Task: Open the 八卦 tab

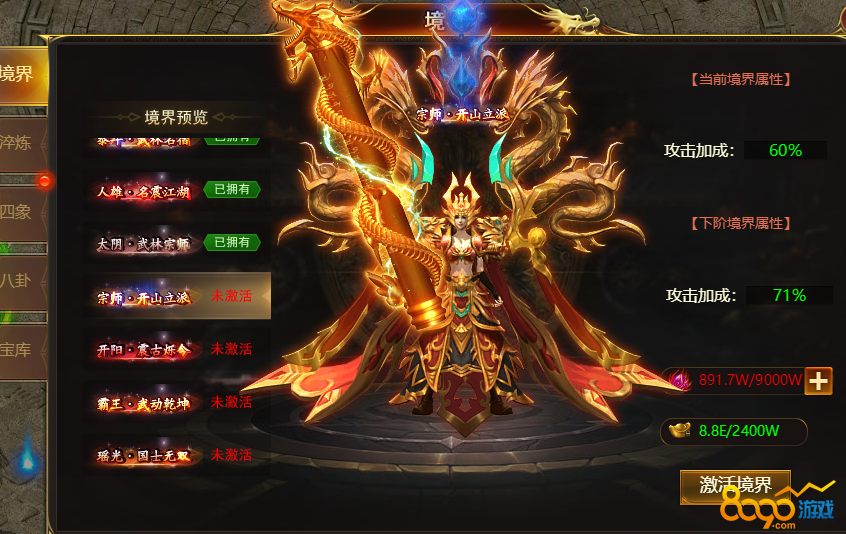Action: 18,280
